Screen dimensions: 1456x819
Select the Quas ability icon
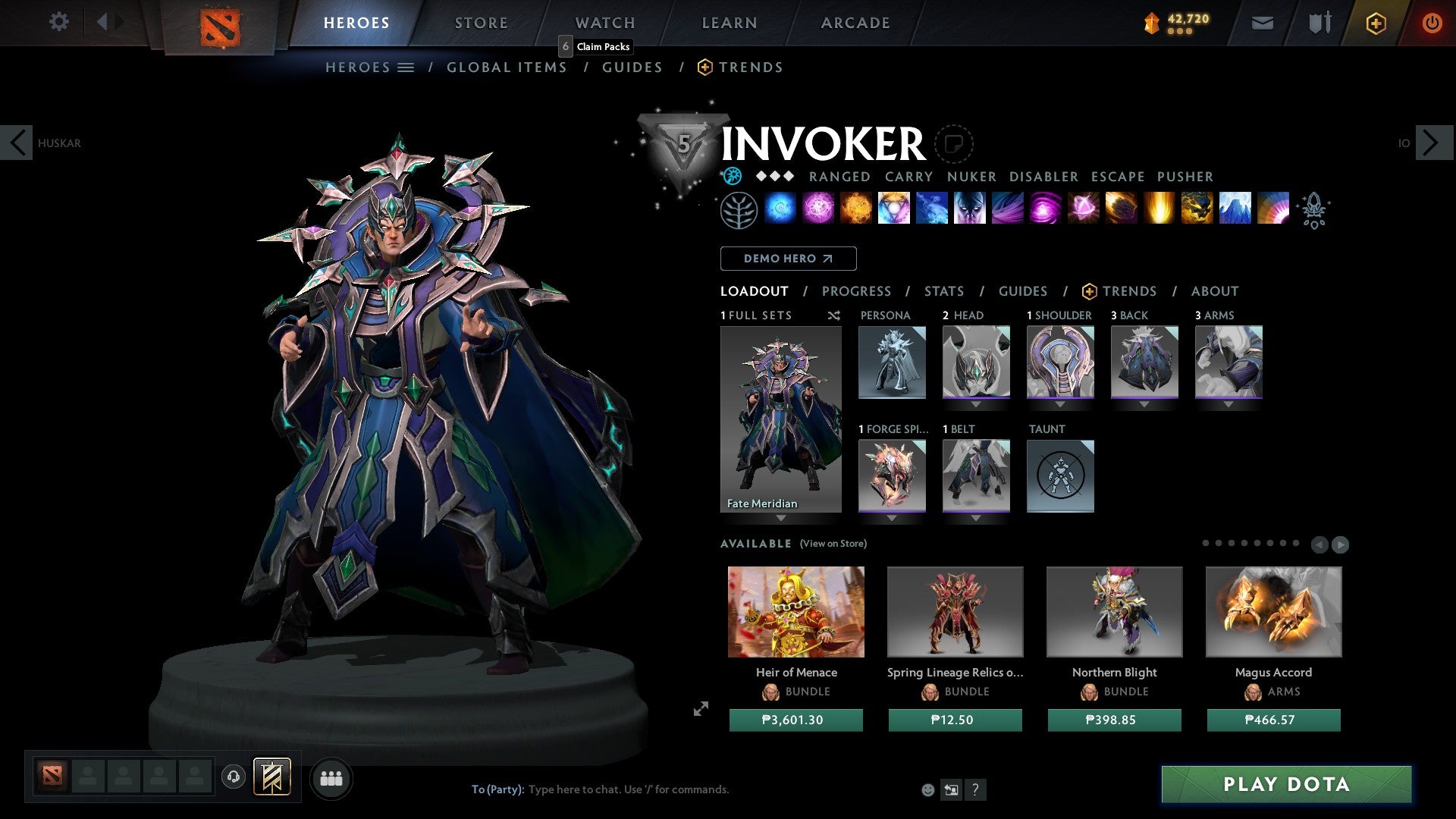[x=779, y=209]
